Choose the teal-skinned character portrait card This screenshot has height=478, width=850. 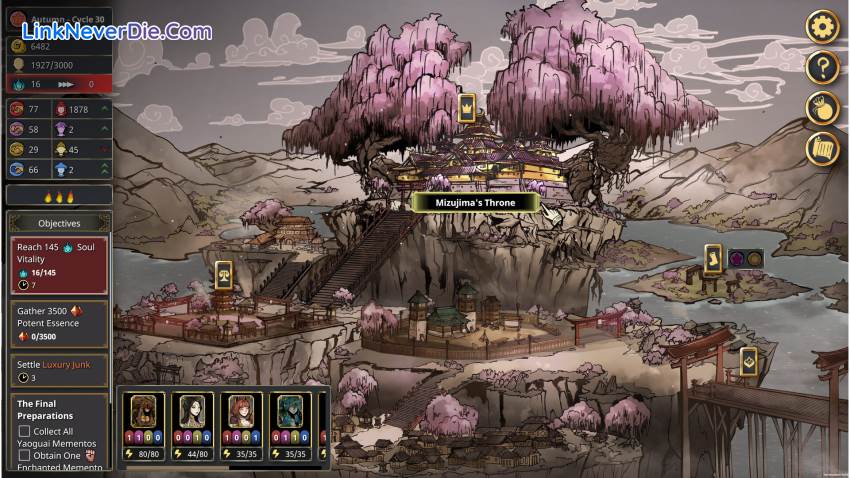pyautogui.click(x=290, y=424)
